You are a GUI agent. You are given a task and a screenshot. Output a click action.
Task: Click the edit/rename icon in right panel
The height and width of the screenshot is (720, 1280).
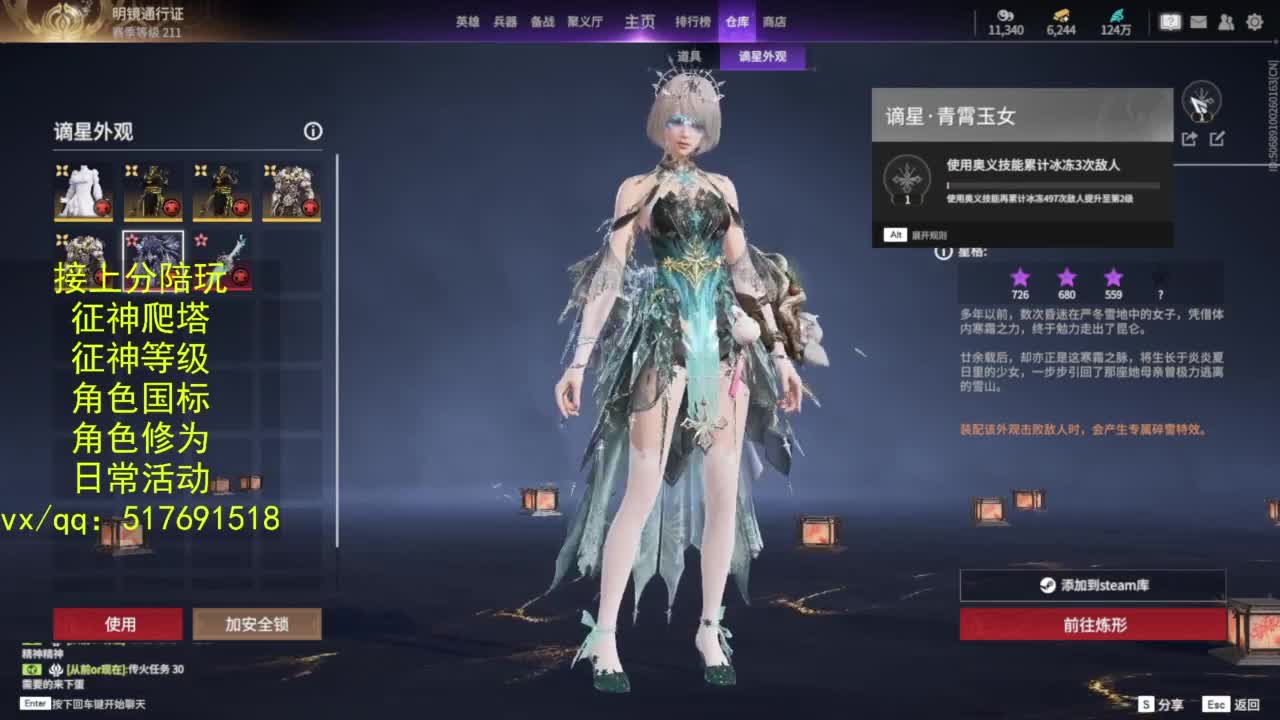click(x=1217, y=138)
